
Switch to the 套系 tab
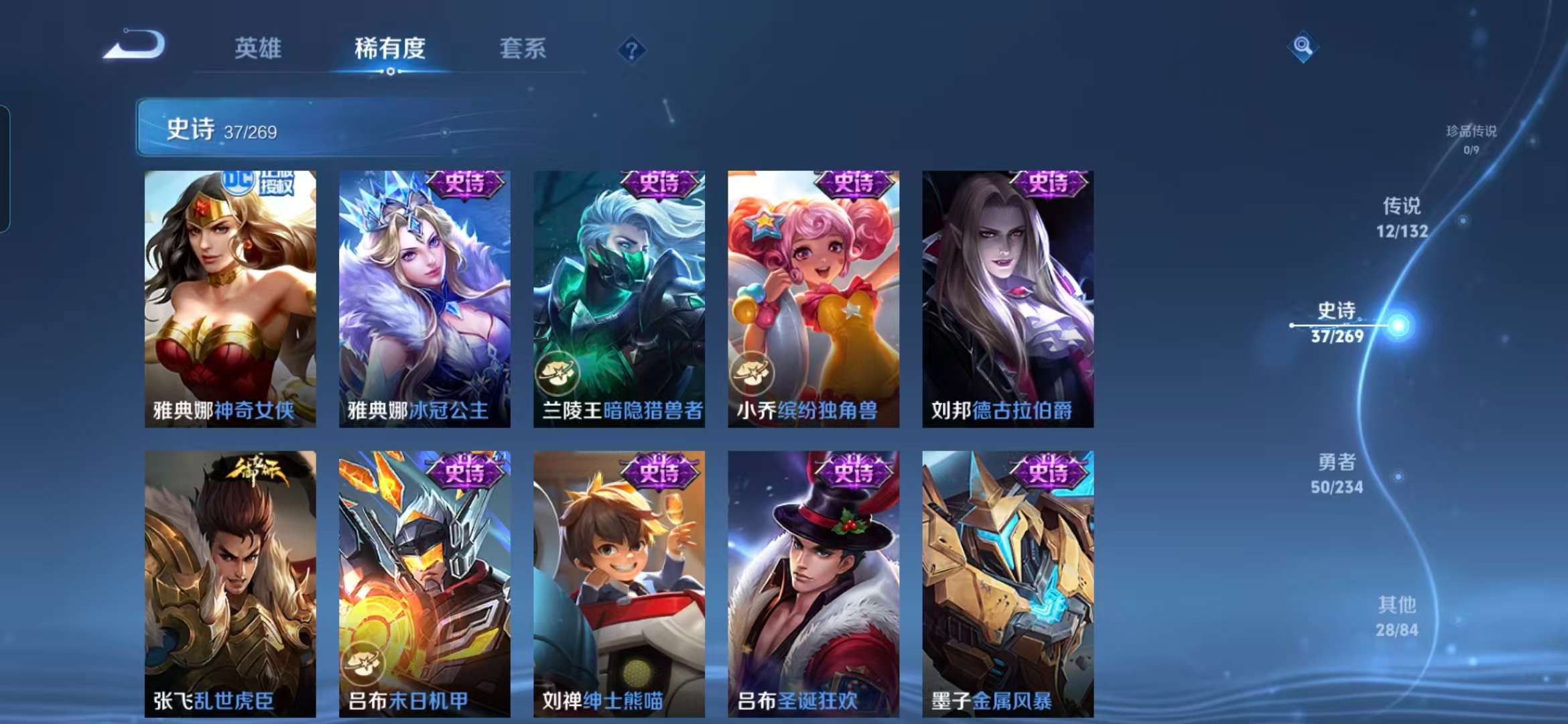point(521,49)
